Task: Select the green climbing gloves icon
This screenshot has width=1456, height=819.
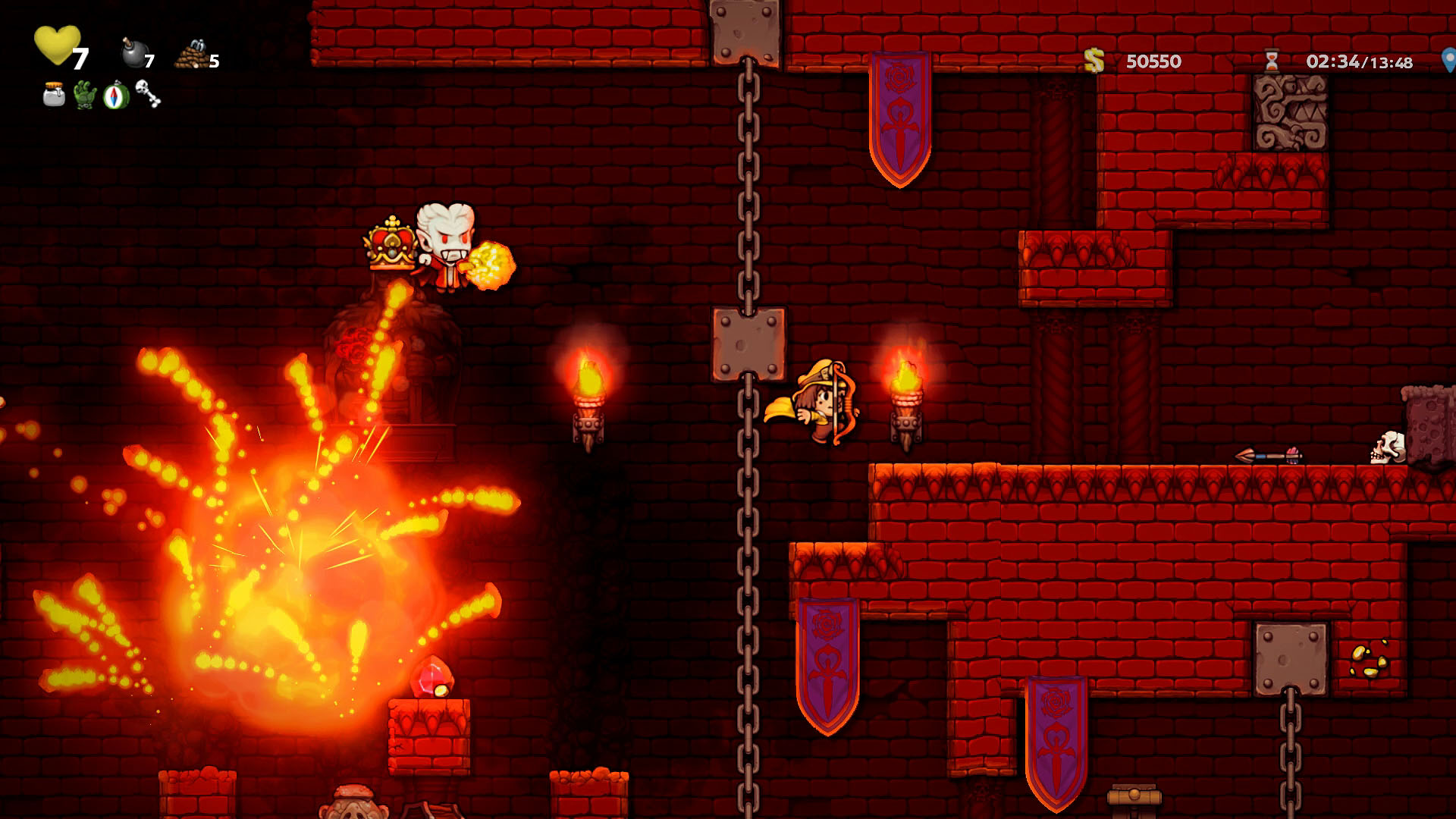Action: [x=85, y=95]
